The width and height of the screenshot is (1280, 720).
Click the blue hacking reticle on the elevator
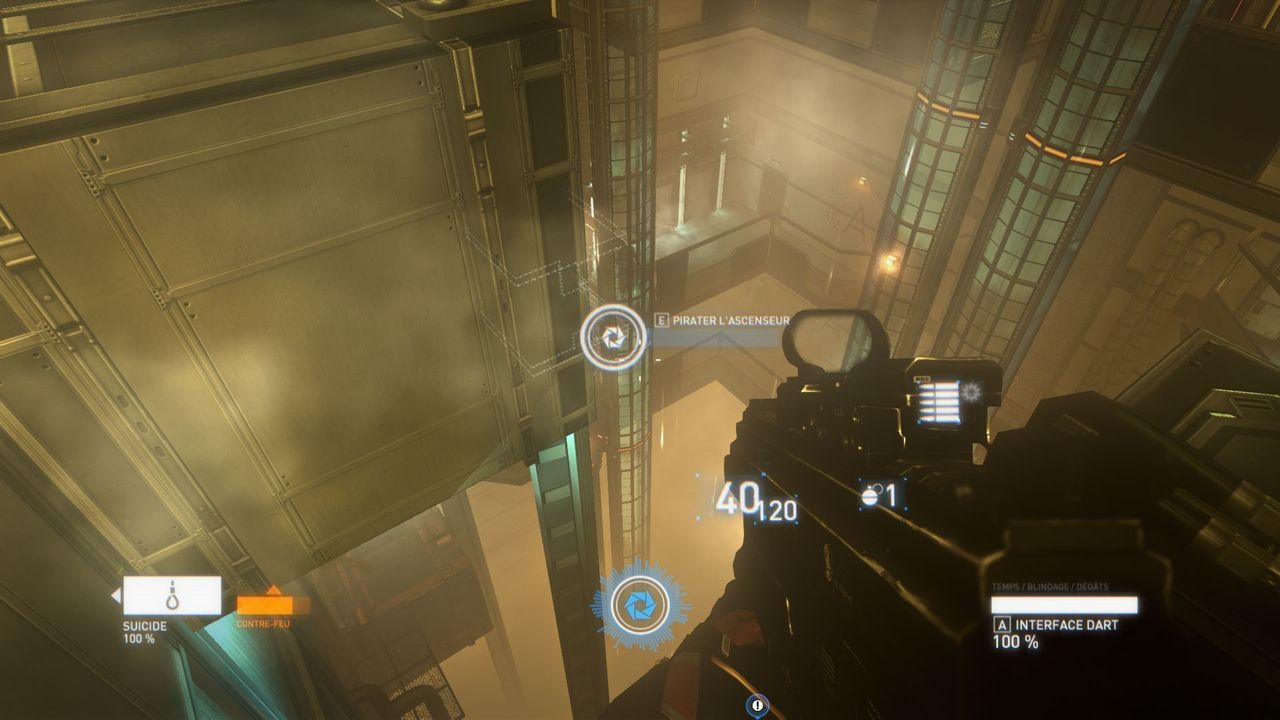pos(614,336)
